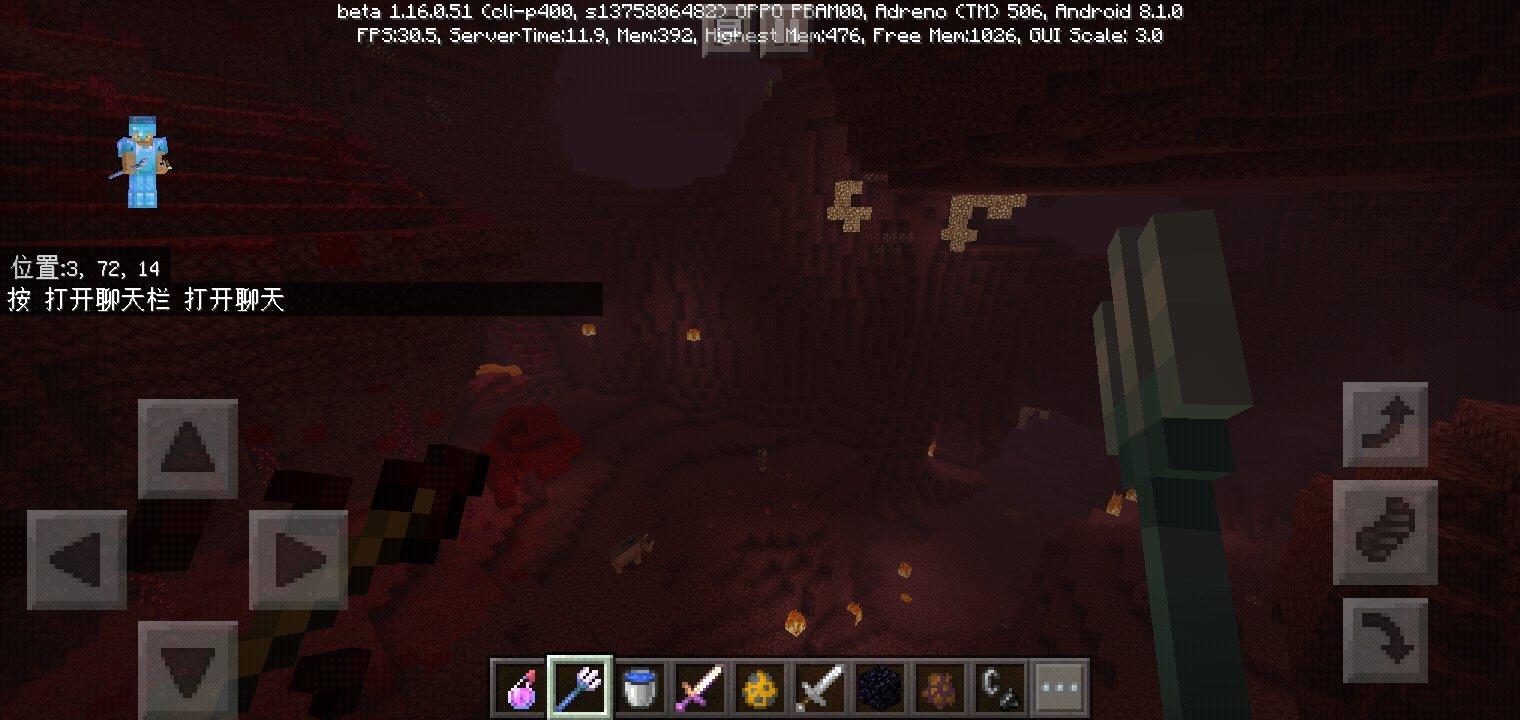Select the trident hotbar slot
Viewport: 1520px width, 720px height.
581,687
